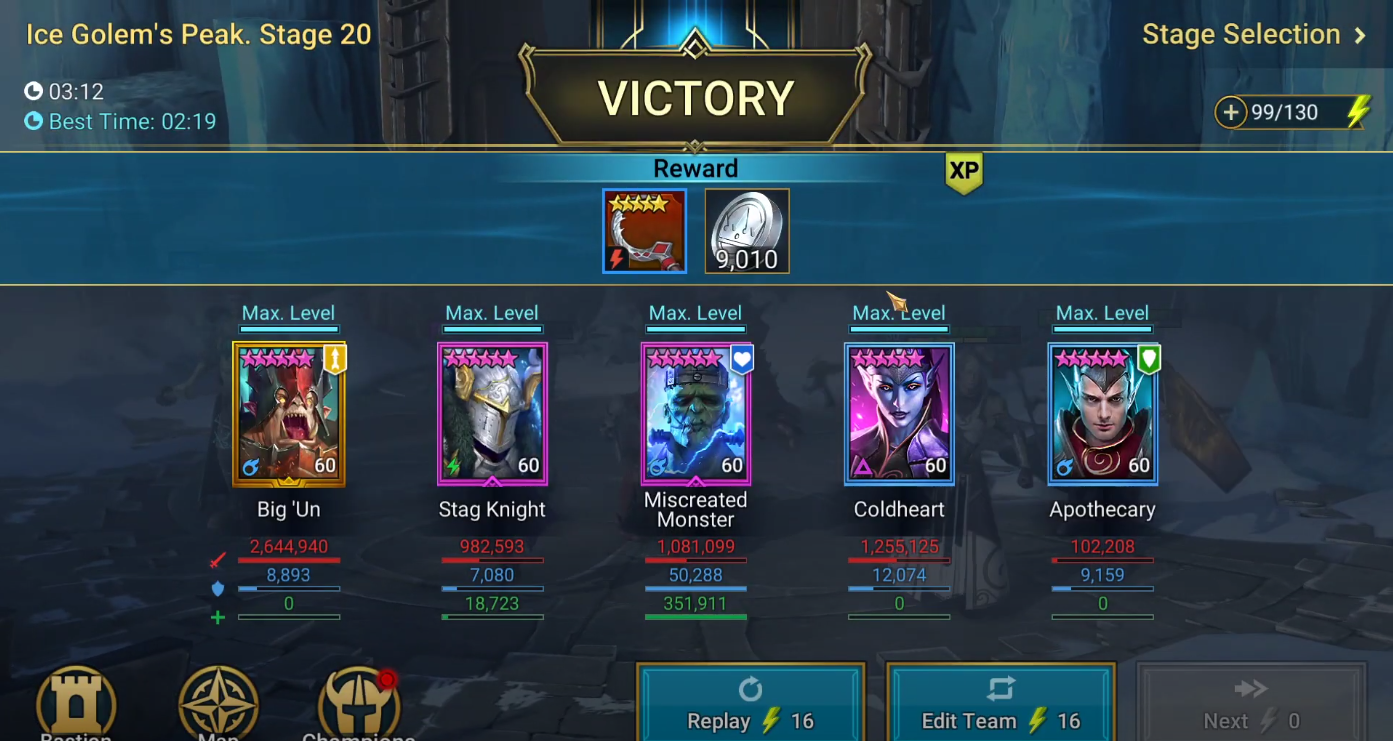Select the Stag Knight champion portrait
Screen dimensions: 1393x741
click(492, 414)
